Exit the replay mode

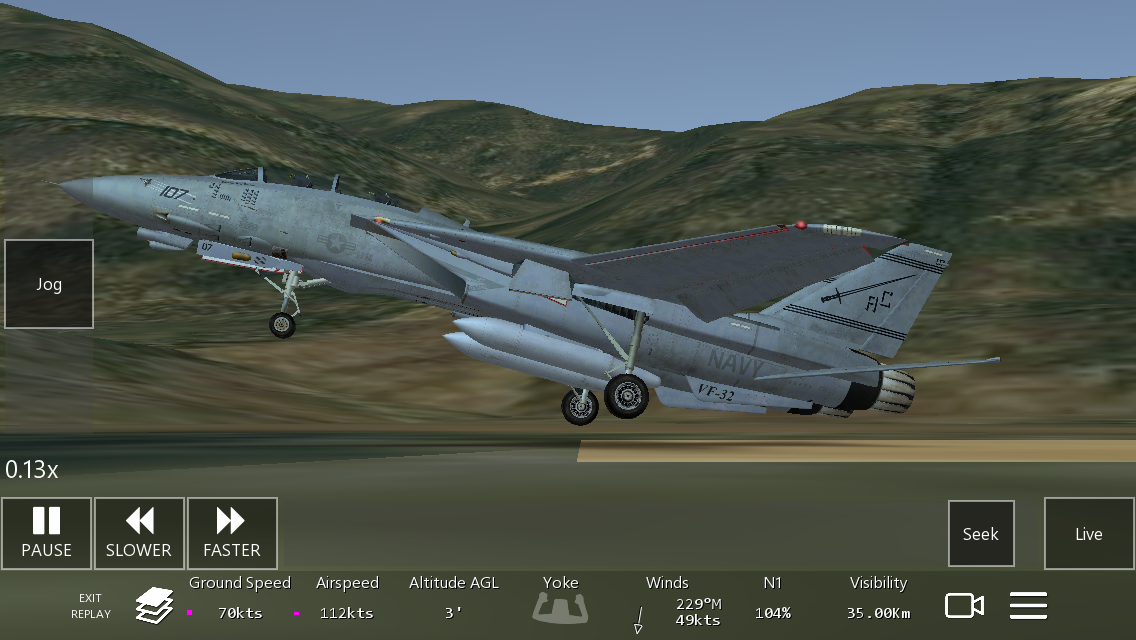(91, 606)
